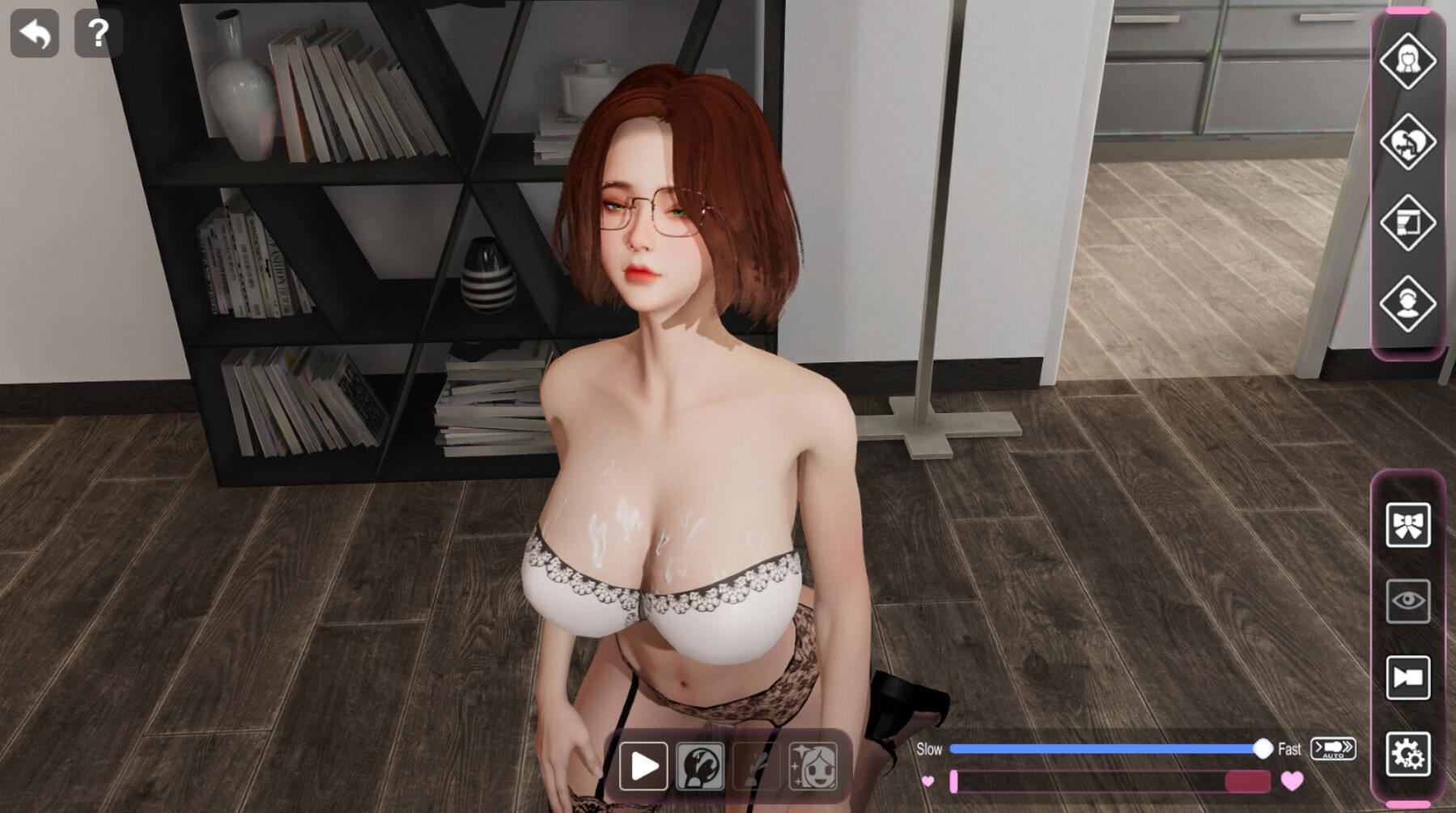Open the clothing ribbon menu
1456x813 pixels.
tap(1408, 526)
